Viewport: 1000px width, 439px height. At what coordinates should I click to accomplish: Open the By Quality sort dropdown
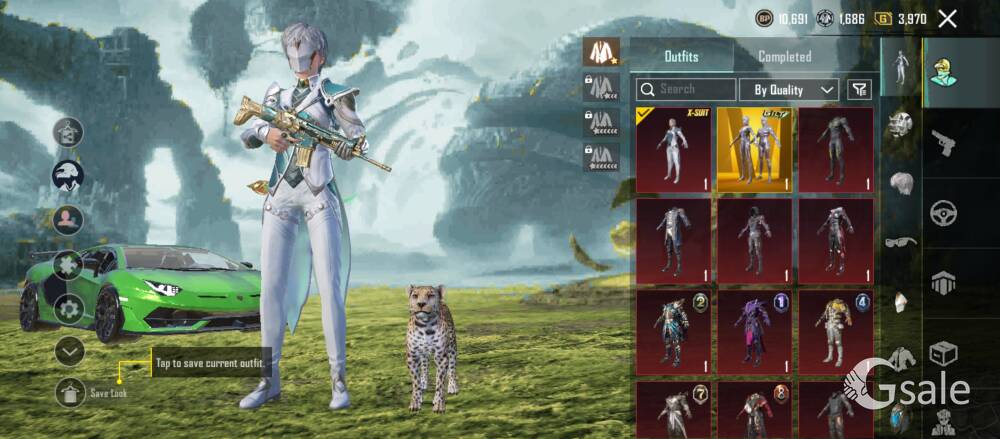tap(789, 89)
